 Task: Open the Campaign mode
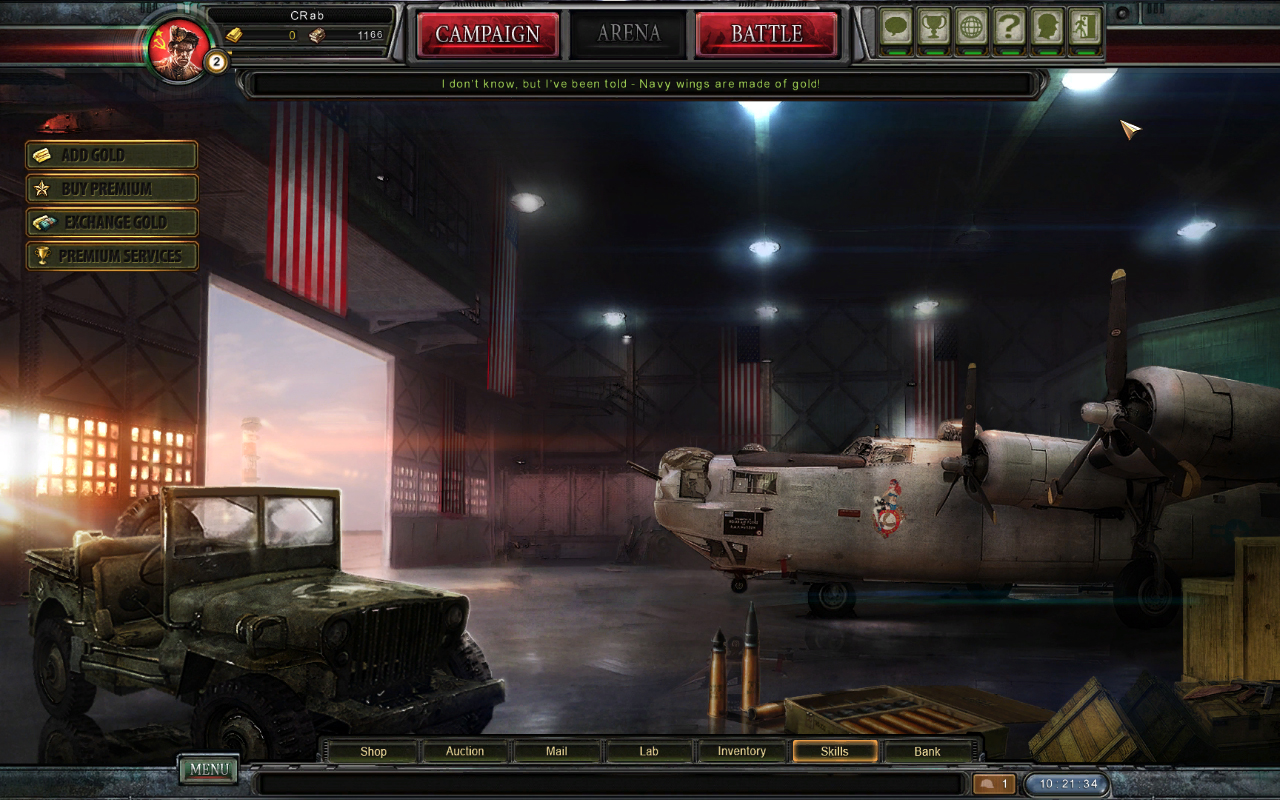pyautogui.click(x=487, y=34)
